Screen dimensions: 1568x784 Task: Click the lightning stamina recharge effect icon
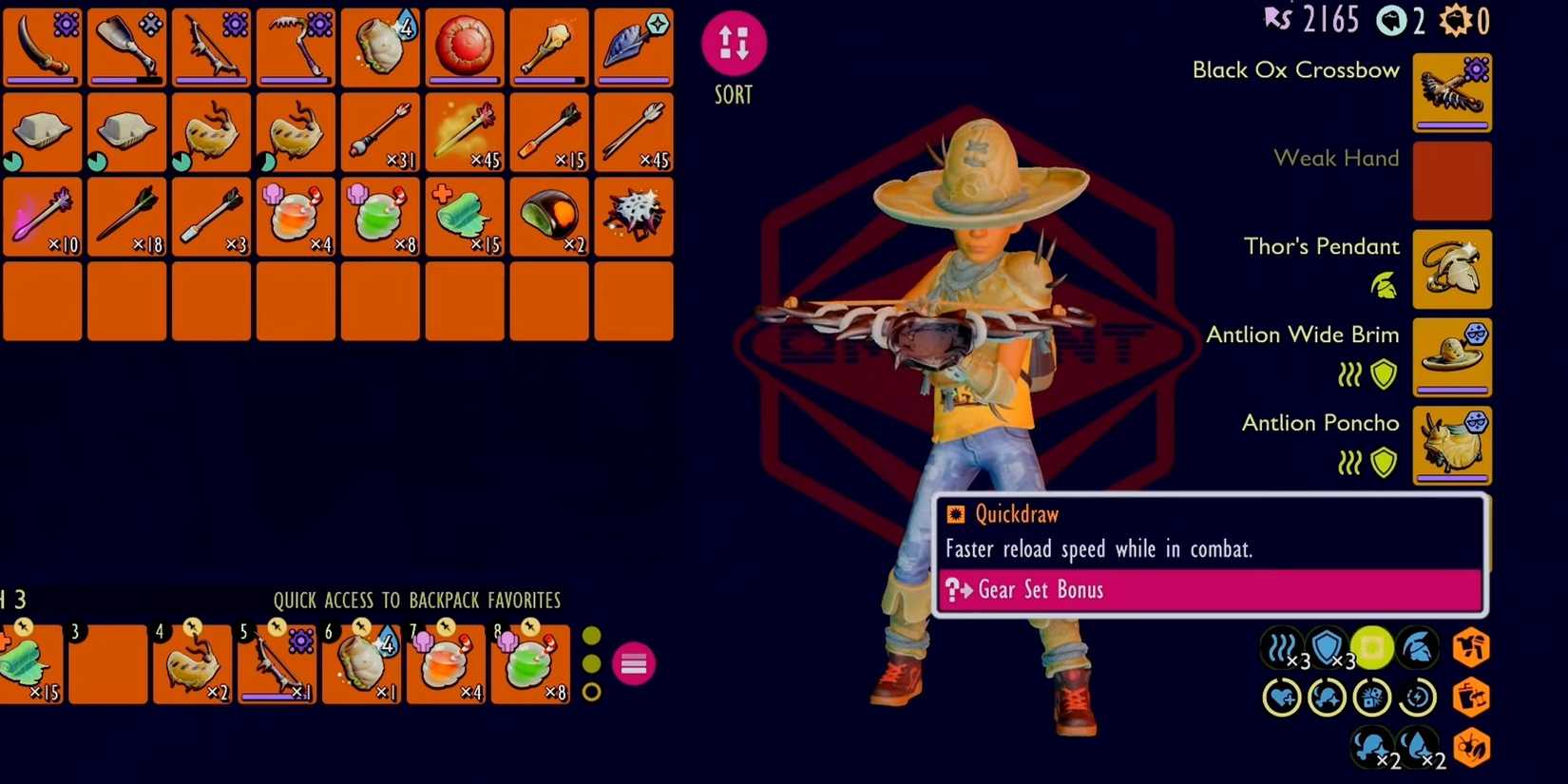[x=1418, y=697]
